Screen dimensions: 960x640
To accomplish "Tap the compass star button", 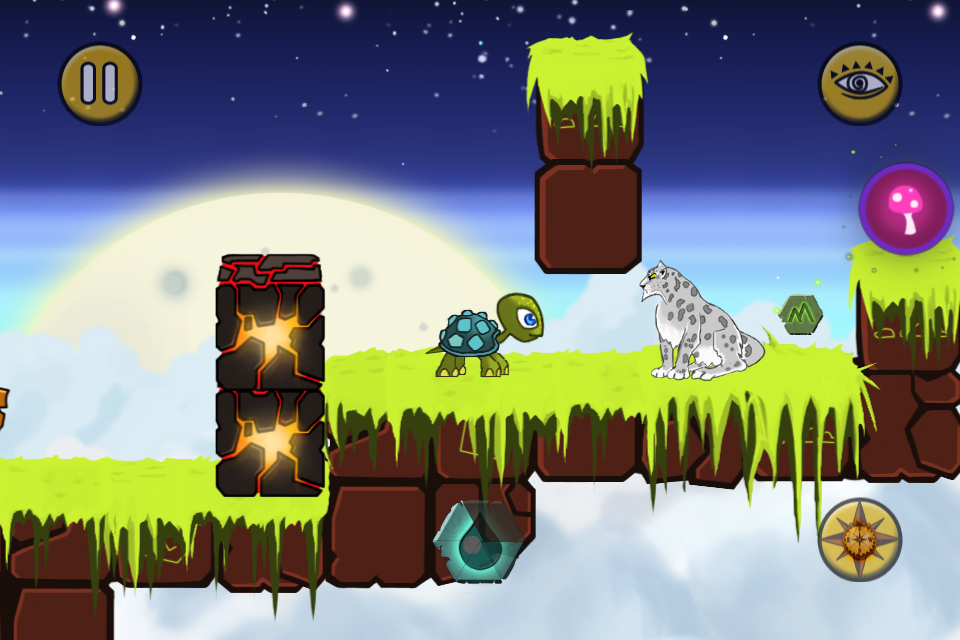I will pyautogui.click(x=860, y=540).
